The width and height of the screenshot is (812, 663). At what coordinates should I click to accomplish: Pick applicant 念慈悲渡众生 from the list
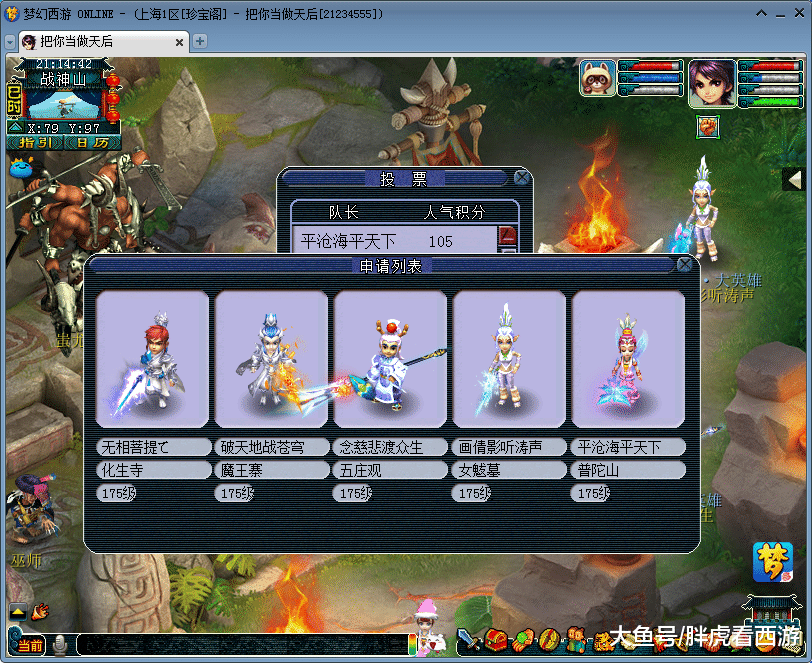(x=390, y=359)
